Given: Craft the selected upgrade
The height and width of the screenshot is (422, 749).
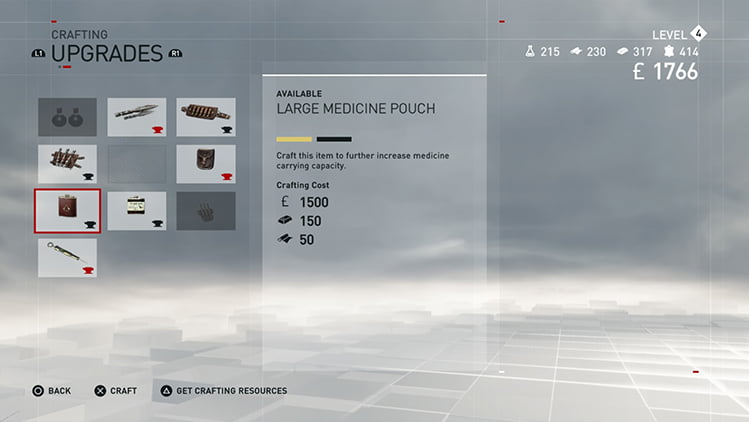Looking at the screenshot, I should click(115, 391).
